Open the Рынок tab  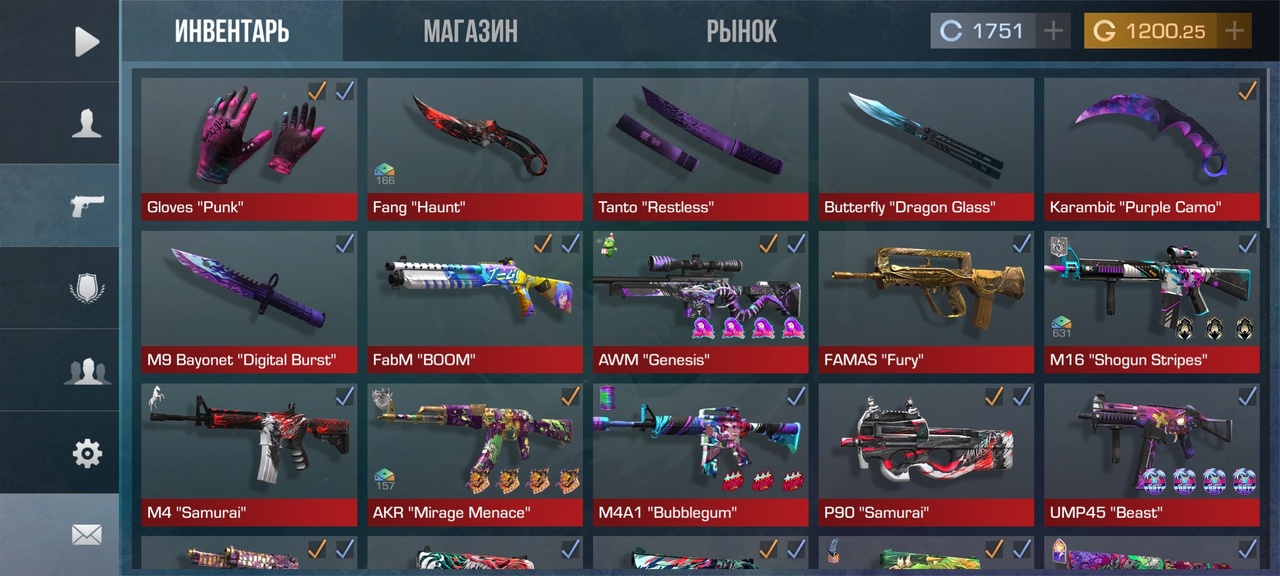pyautogui.click(x=741, y=31)
